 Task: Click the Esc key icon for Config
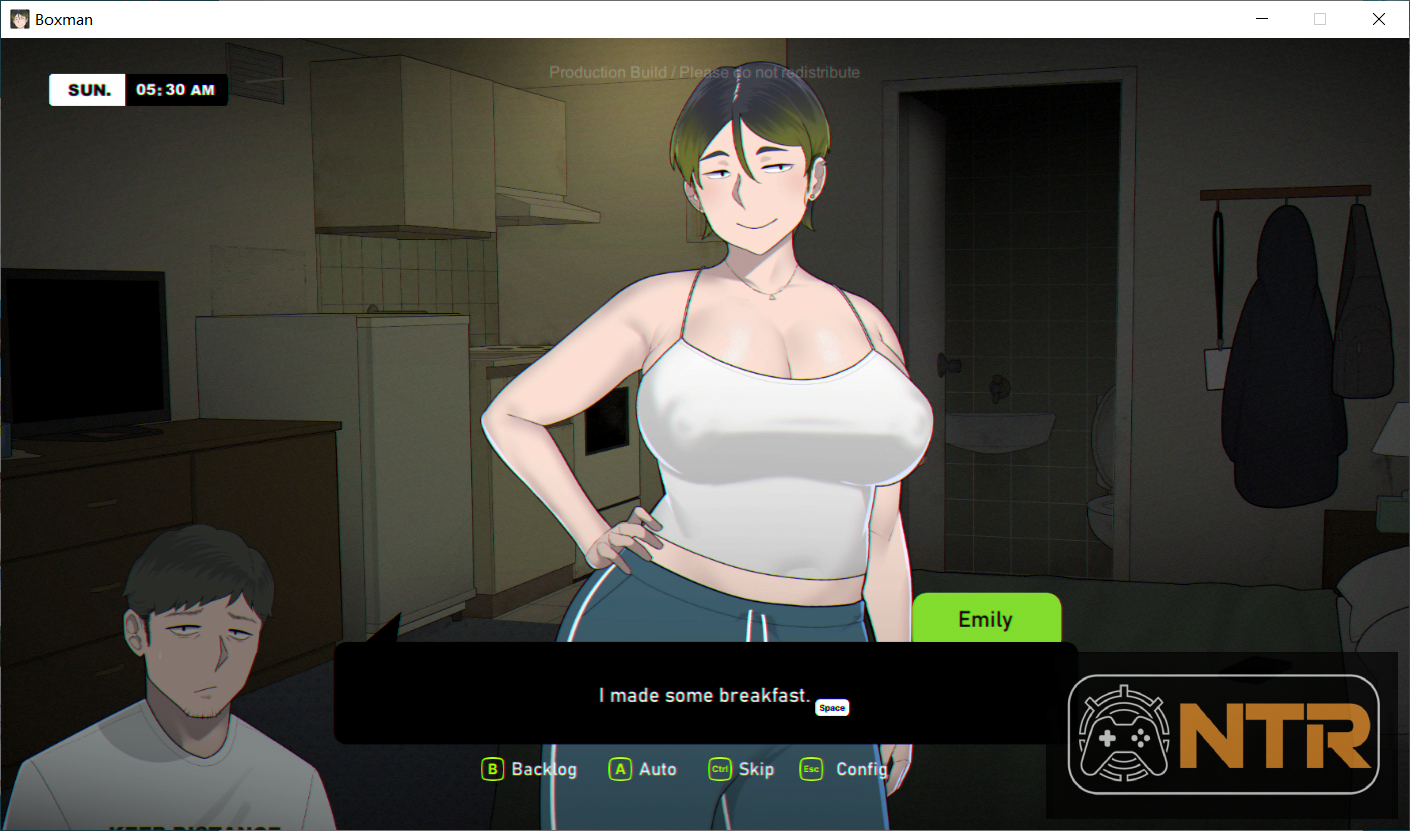click(810, 769)
